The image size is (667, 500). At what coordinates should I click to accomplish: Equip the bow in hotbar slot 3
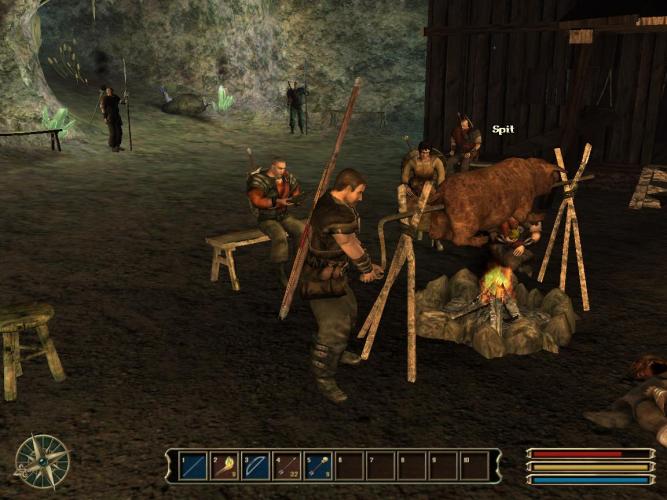[255, 465]
